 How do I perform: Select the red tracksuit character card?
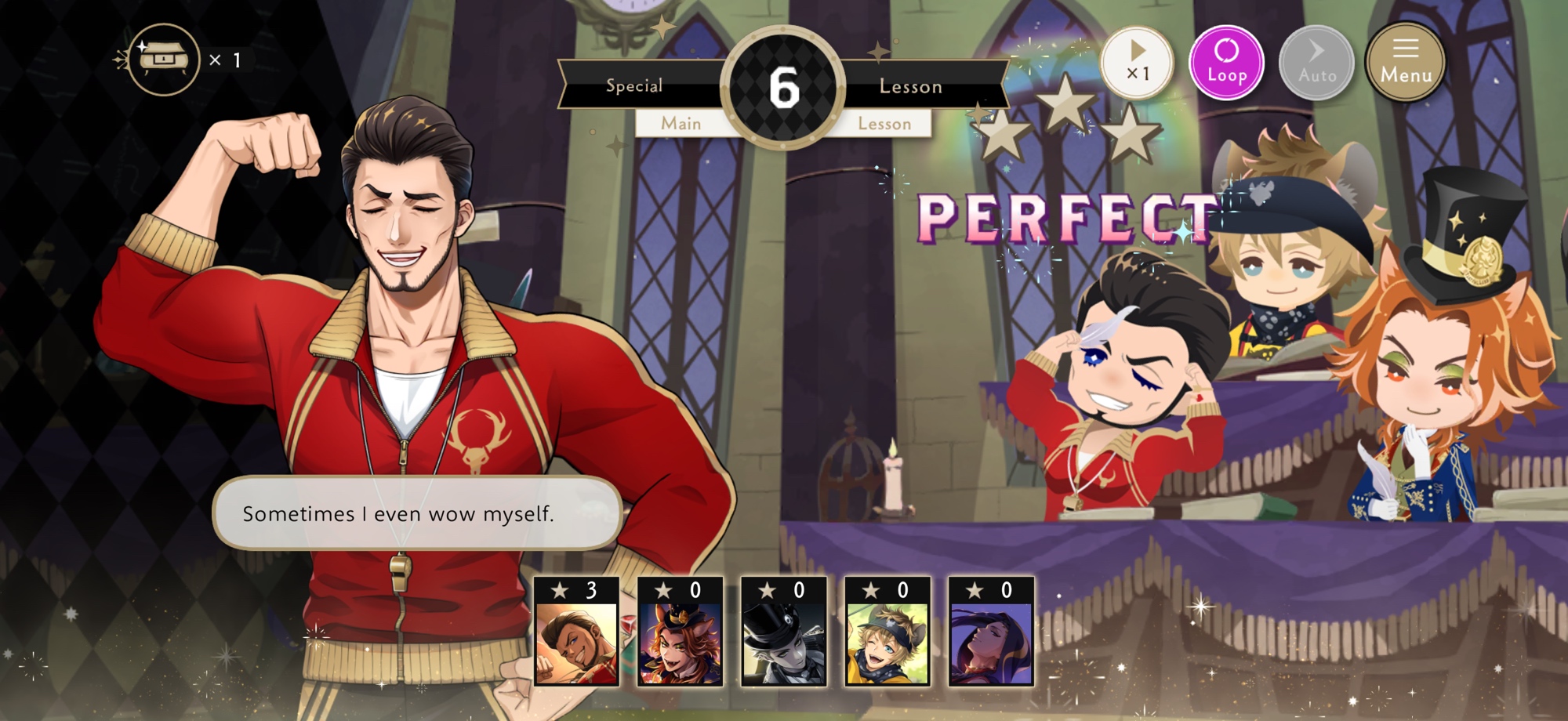[577, 633]
